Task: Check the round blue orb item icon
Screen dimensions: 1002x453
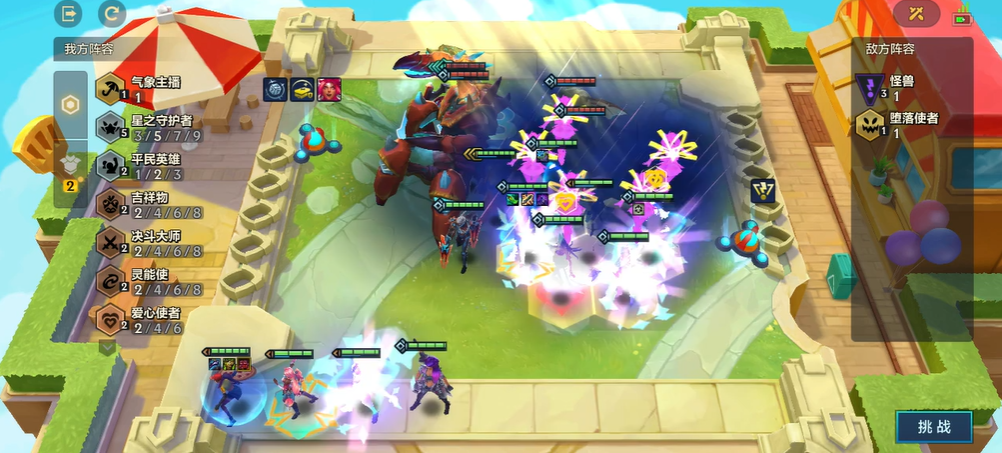Action: [x=275, y=89]
